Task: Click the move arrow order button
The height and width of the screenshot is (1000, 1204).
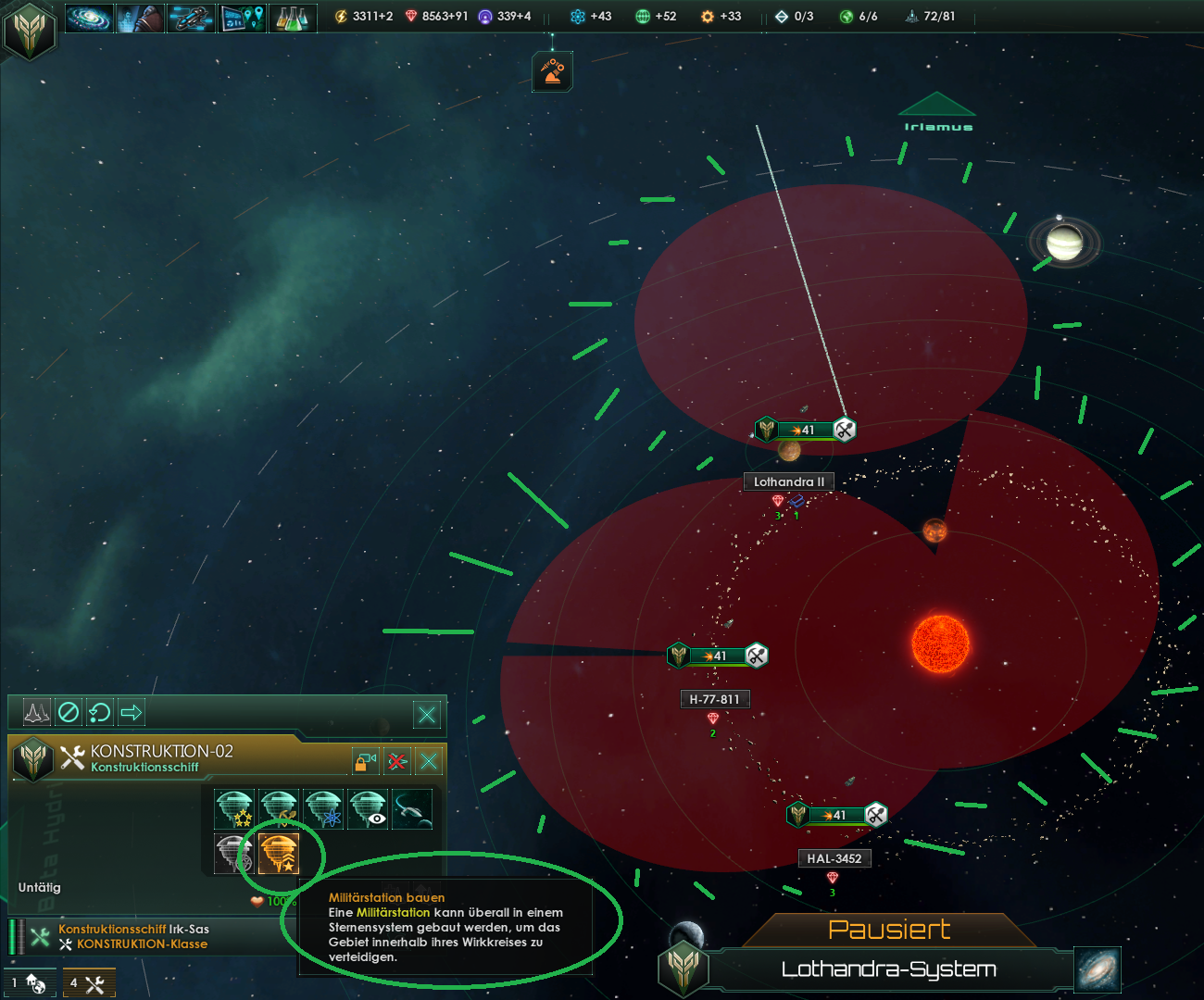Action: (x=132, y=712)
